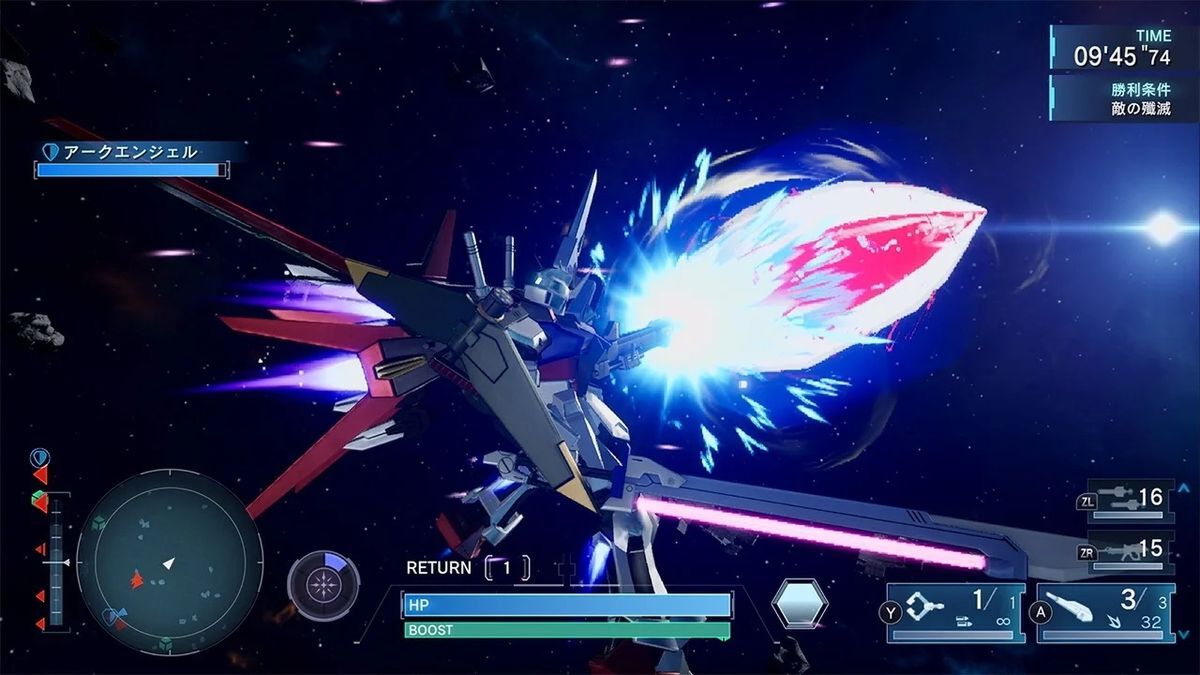1200x675 pixels.
Task: Activate the starburst special gauge icon
Action: click(x=323, y=586)
